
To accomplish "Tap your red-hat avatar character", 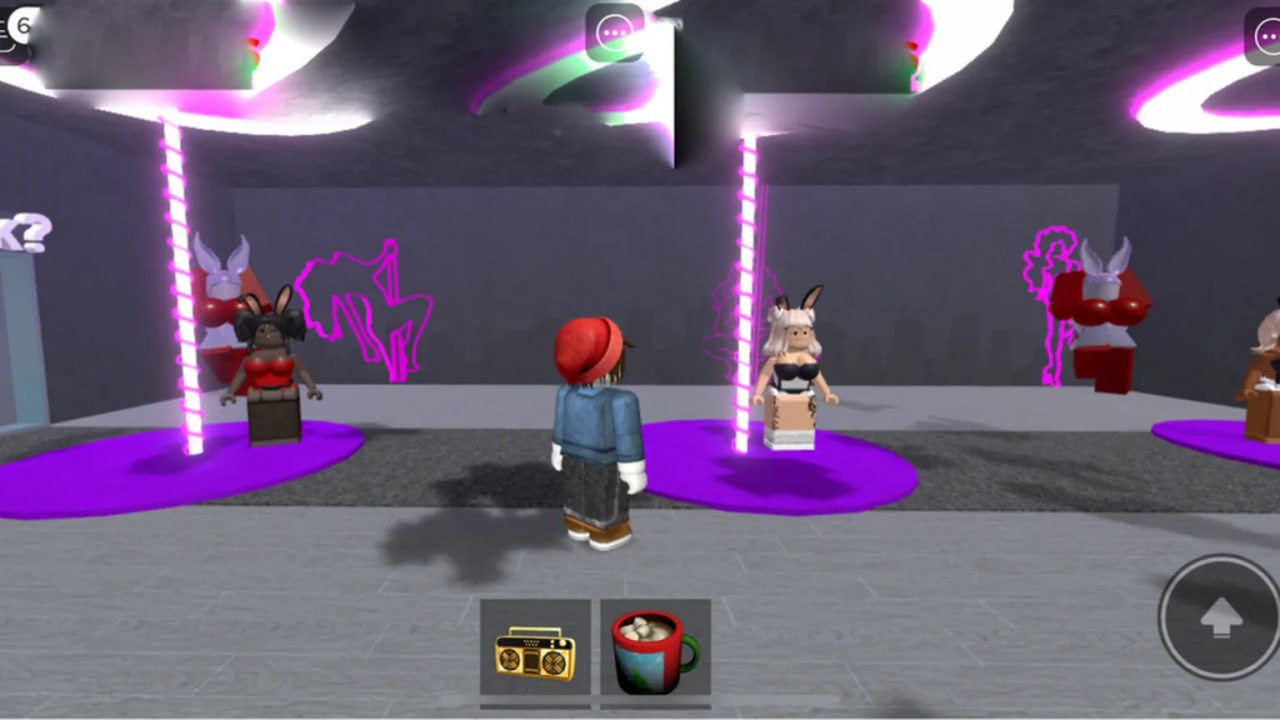I will [x=597, y=430].
